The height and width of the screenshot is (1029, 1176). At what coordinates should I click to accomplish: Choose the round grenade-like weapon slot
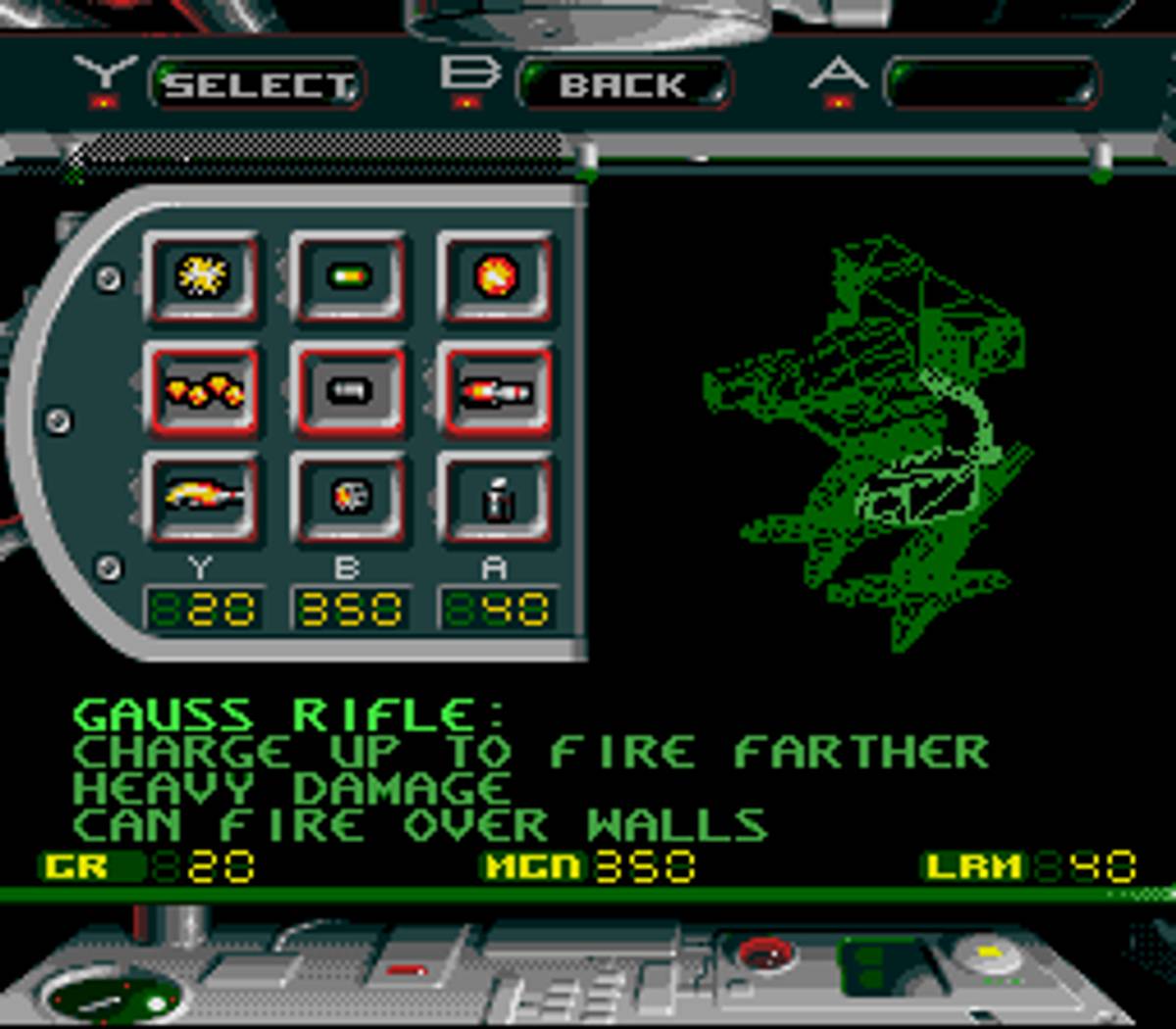pyautogui.click(x=349, y=497)
